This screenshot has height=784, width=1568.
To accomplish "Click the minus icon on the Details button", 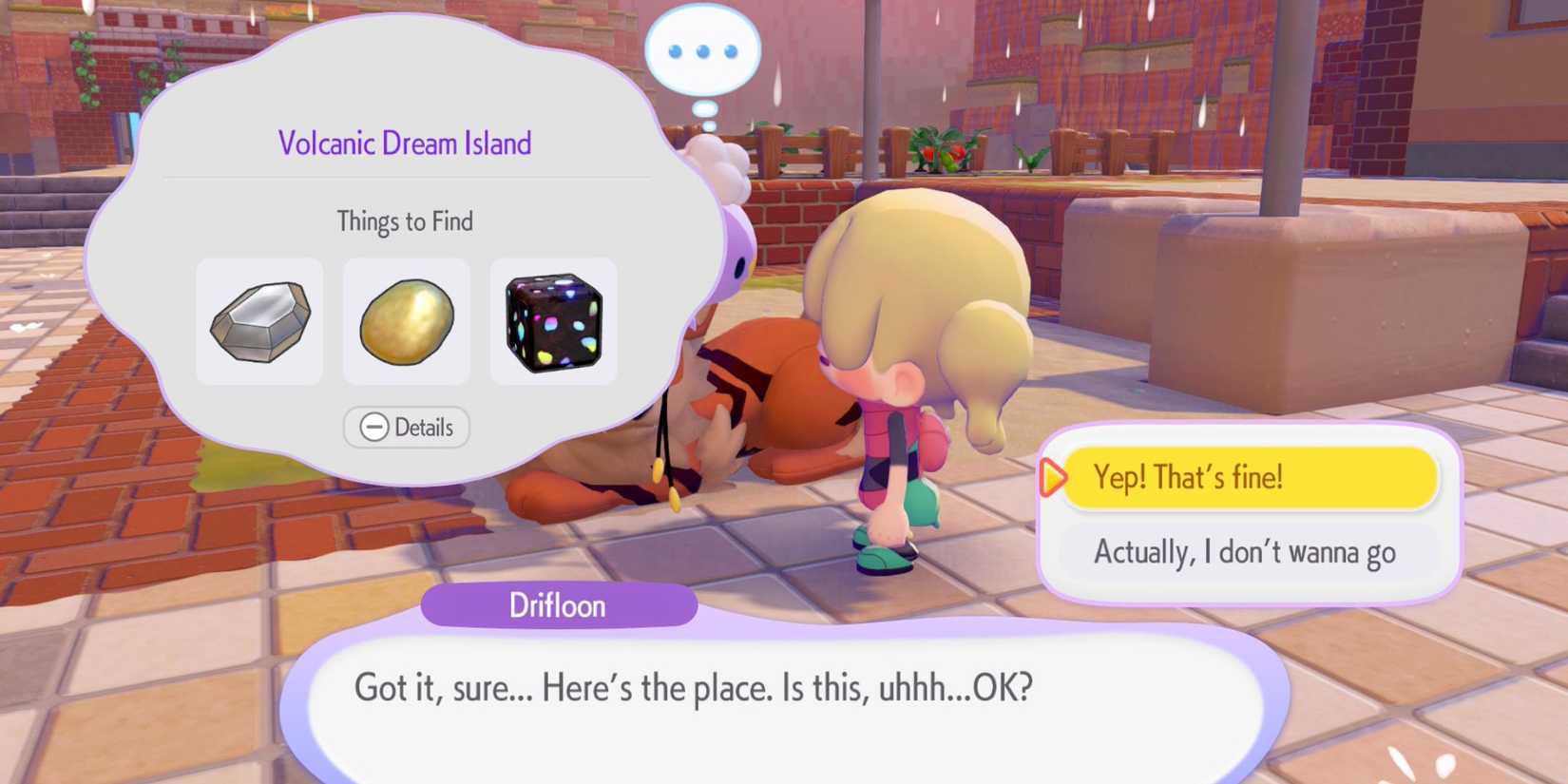I will point(374,428).
